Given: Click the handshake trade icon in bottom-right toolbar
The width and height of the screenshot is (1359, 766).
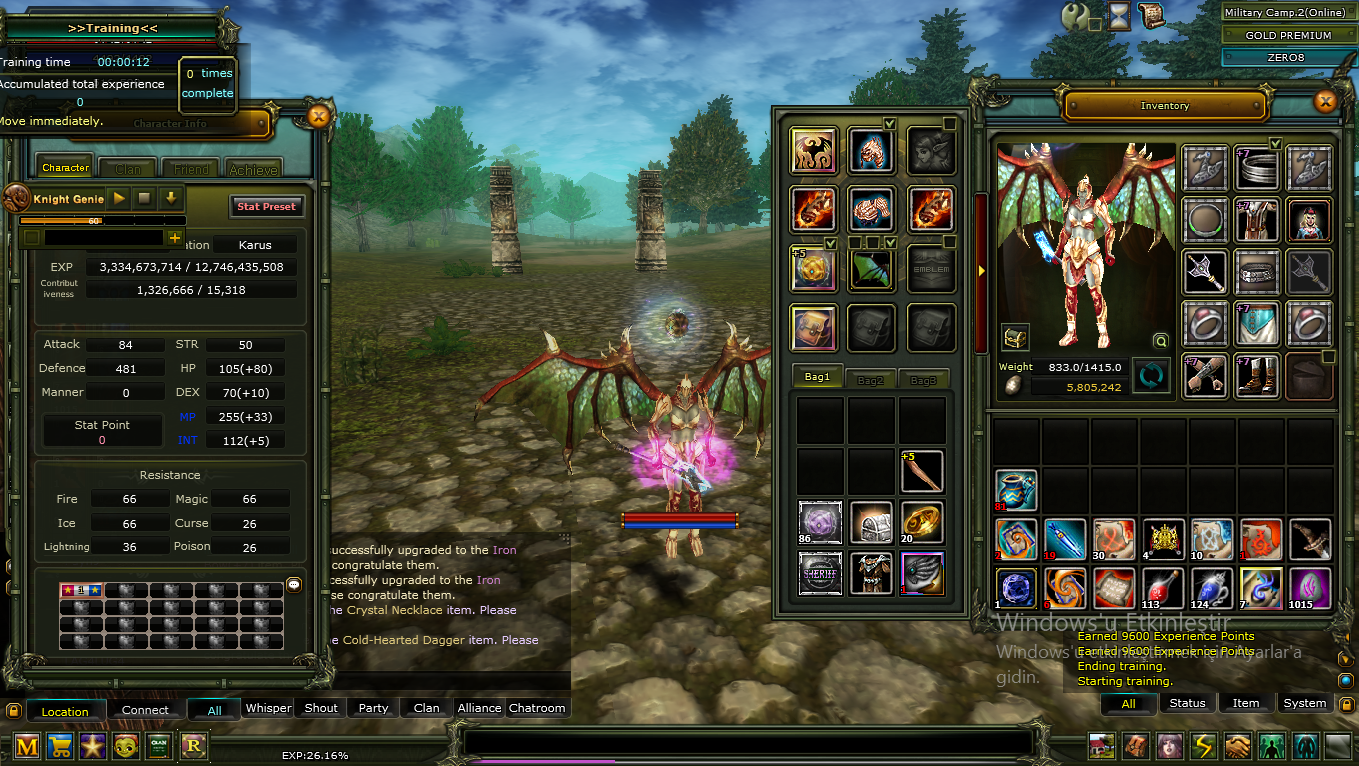Looking at the screenshot, I should click(1238, 746).
